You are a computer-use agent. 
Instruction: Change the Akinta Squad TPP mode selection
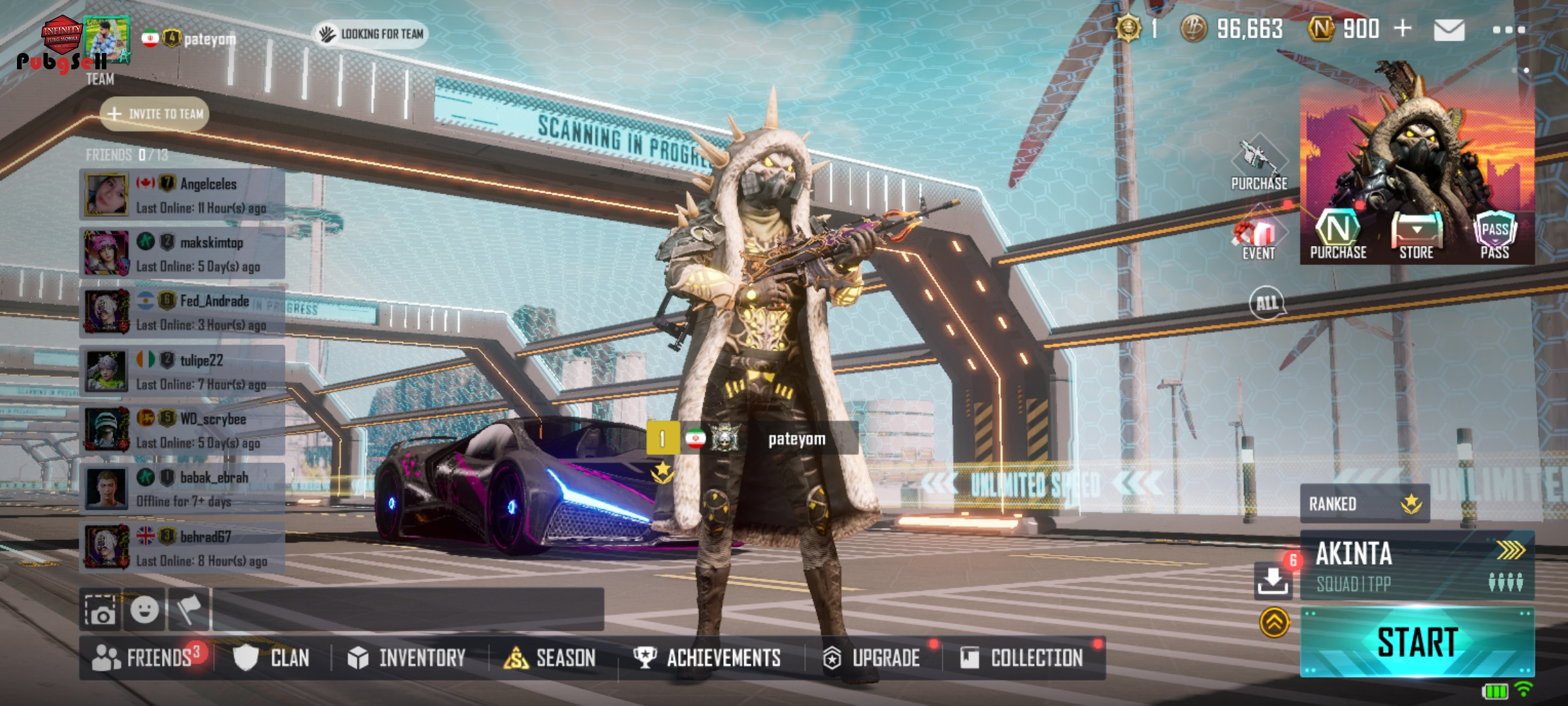click(1416, 565)
